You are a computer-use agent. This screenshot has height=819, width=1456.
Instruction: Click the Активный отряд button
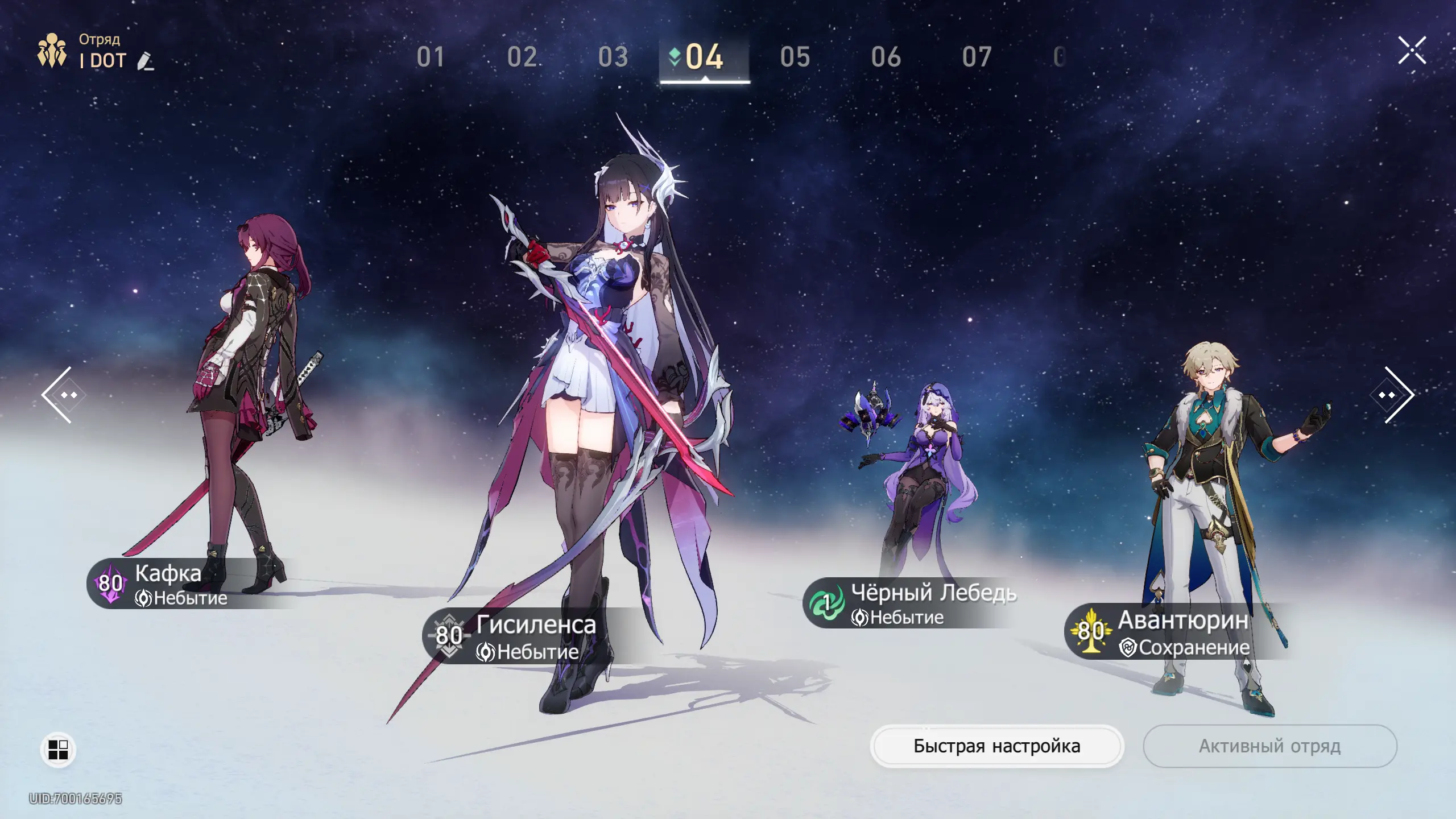tap(1269, 746)
